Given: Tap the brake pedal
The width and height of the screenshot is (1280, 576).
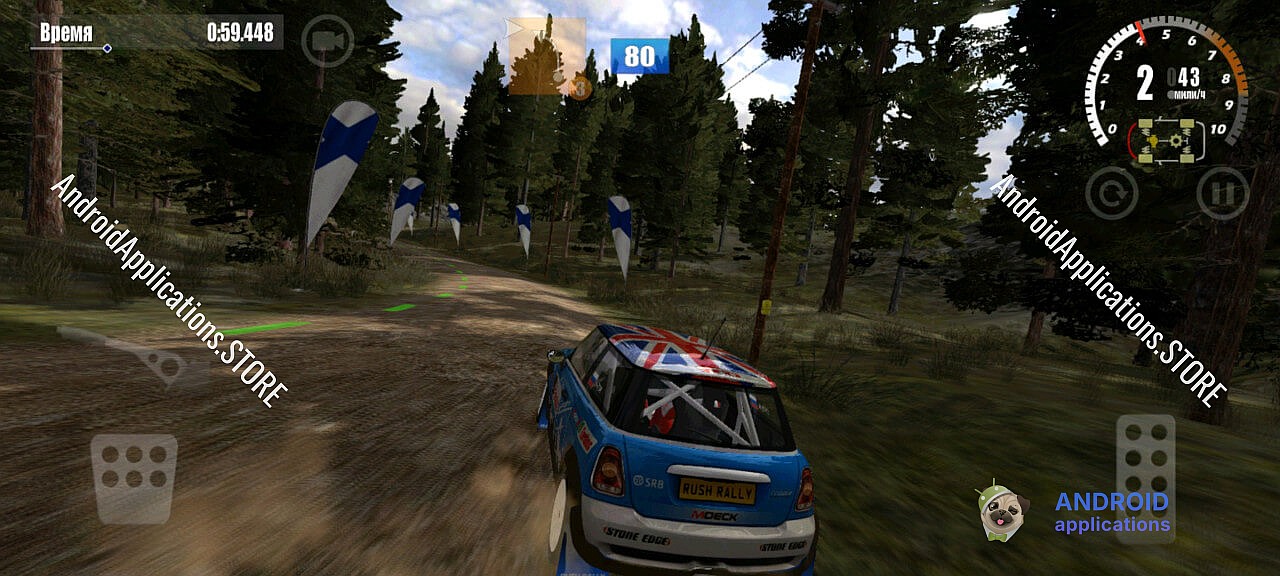Looking at the screenshot, I should point(134,478).
